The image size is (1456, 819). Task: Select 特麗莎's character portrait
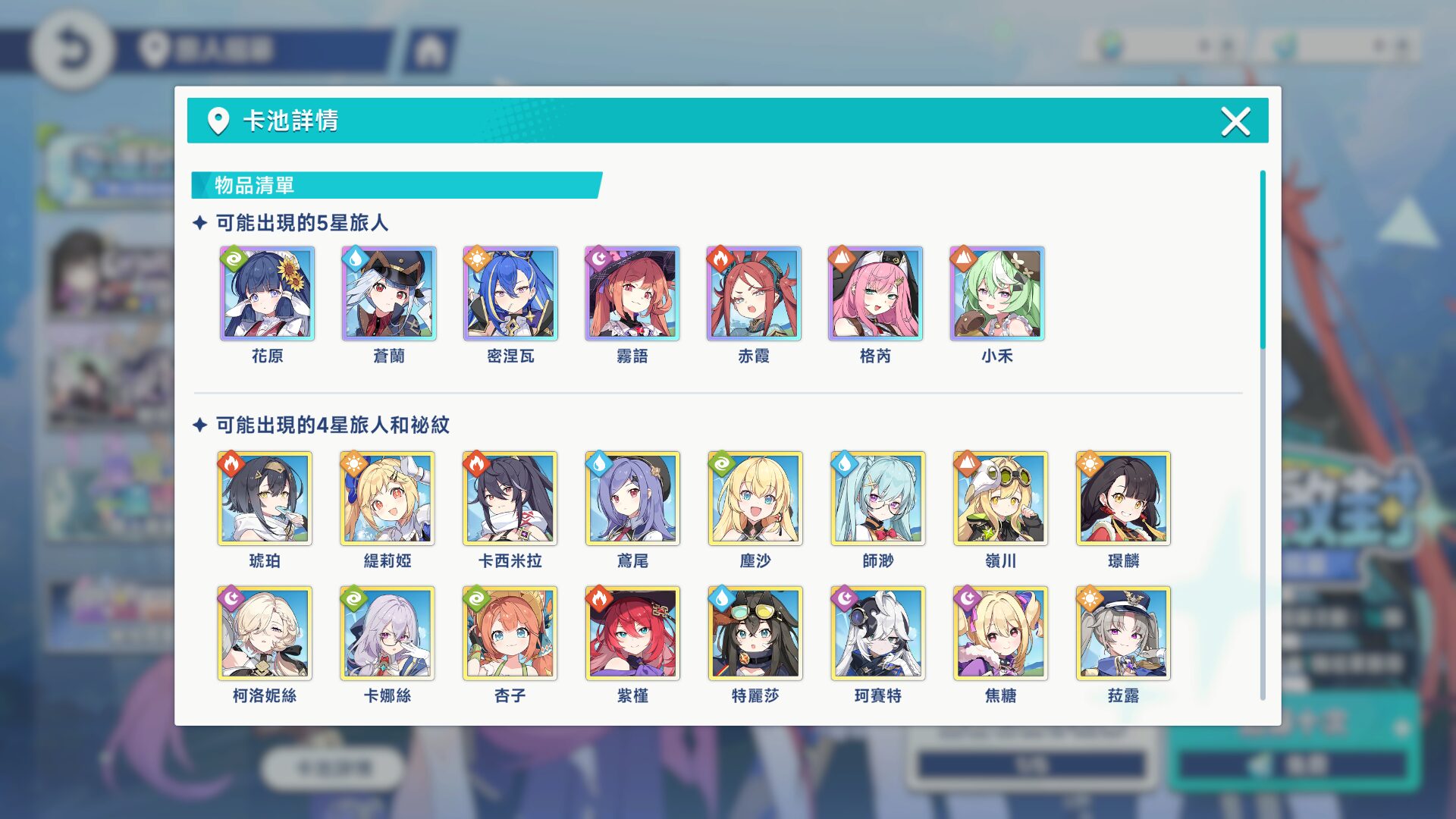coord(755,632)
